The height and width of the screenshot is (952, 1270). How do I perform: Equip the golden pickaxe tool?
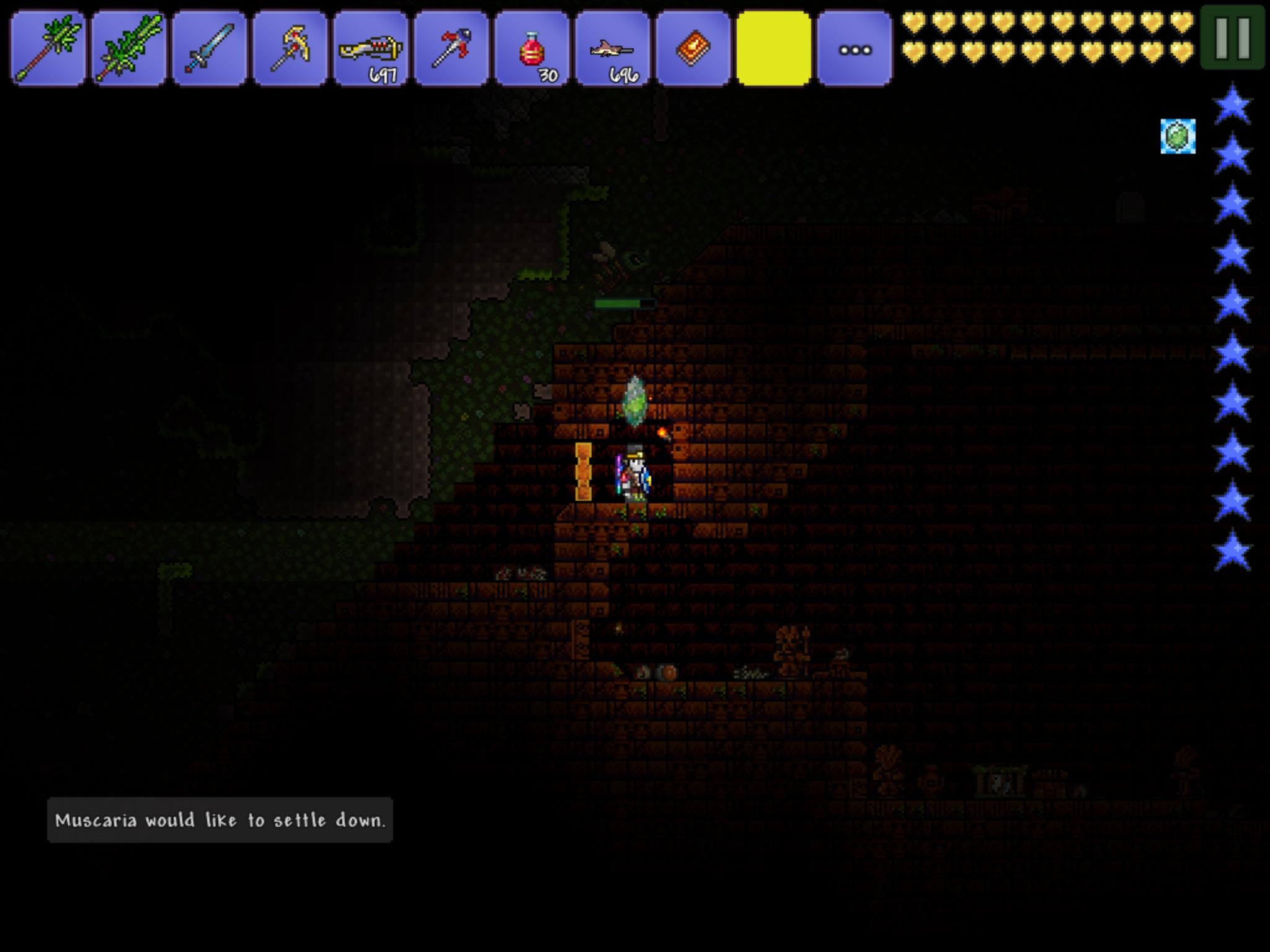(x=290, y=45)
